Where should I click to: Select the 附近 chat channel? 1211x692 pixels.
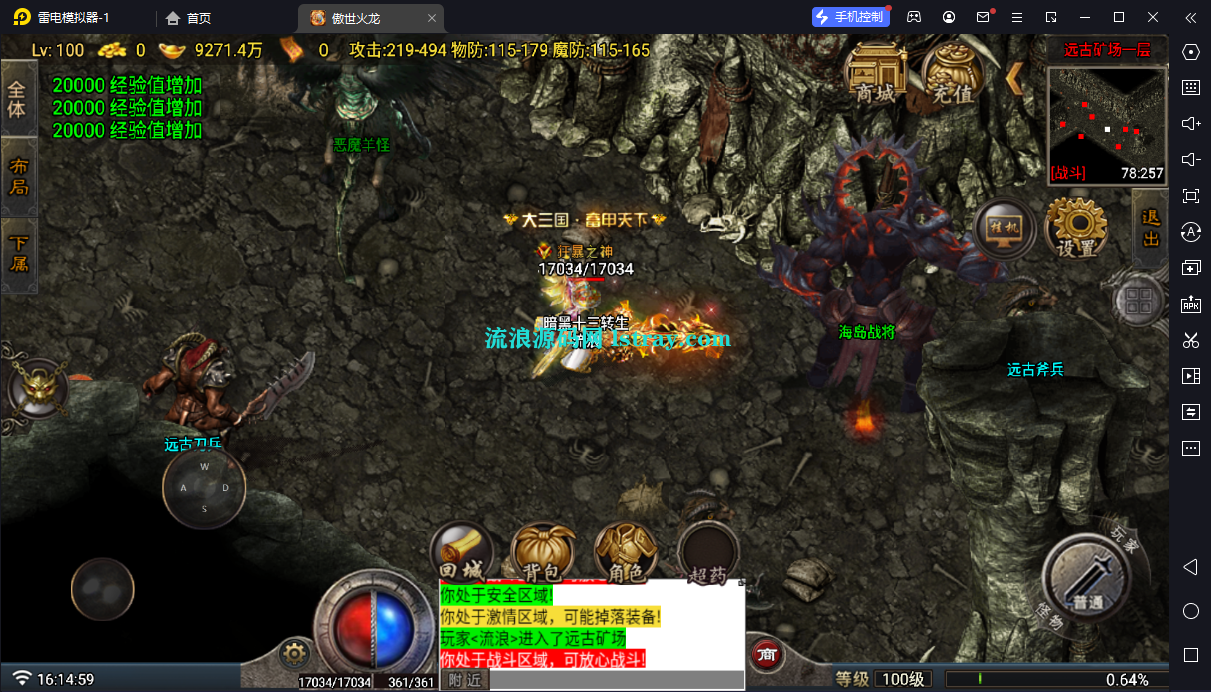click(464, 681)
